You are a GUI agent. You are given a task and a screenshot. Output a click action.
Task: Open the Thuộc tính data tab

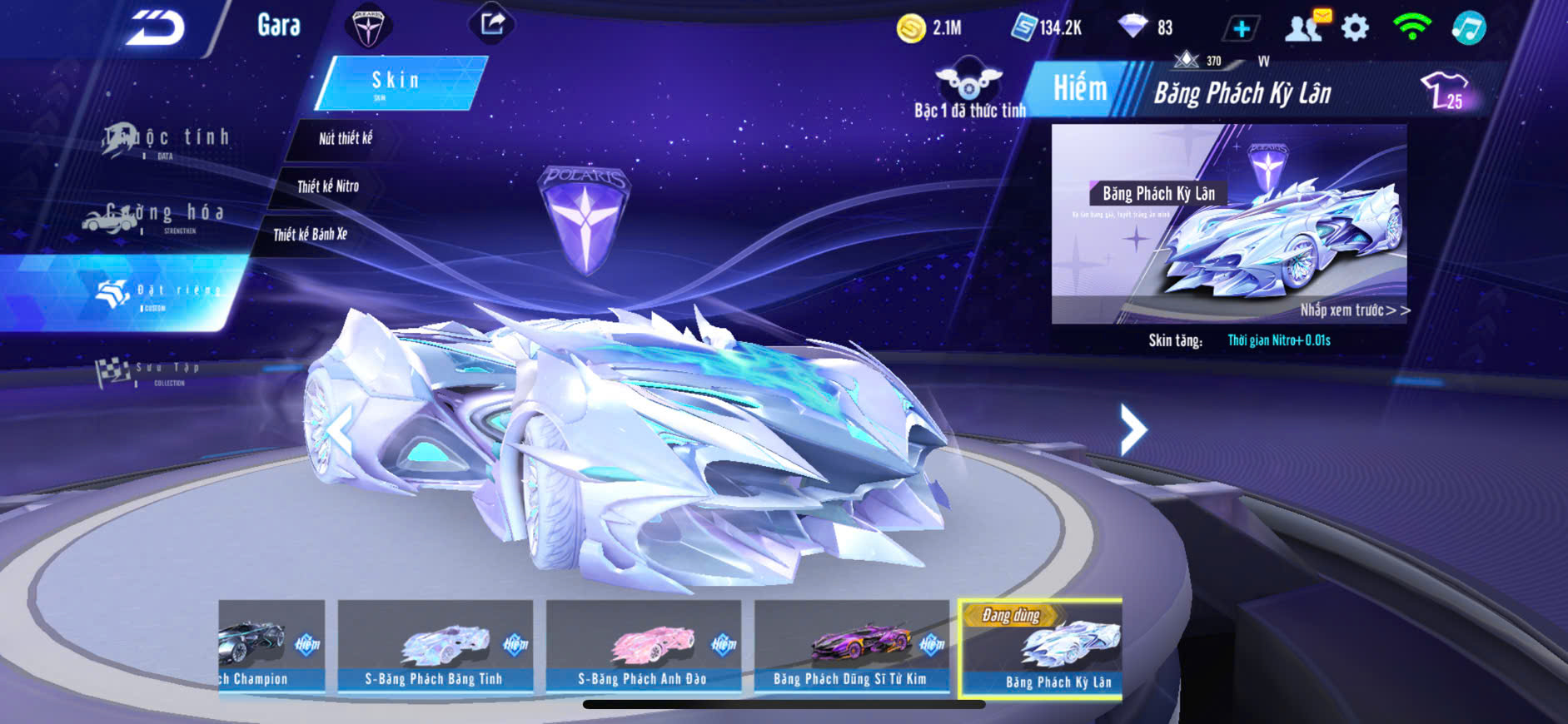tap(167, 140)
